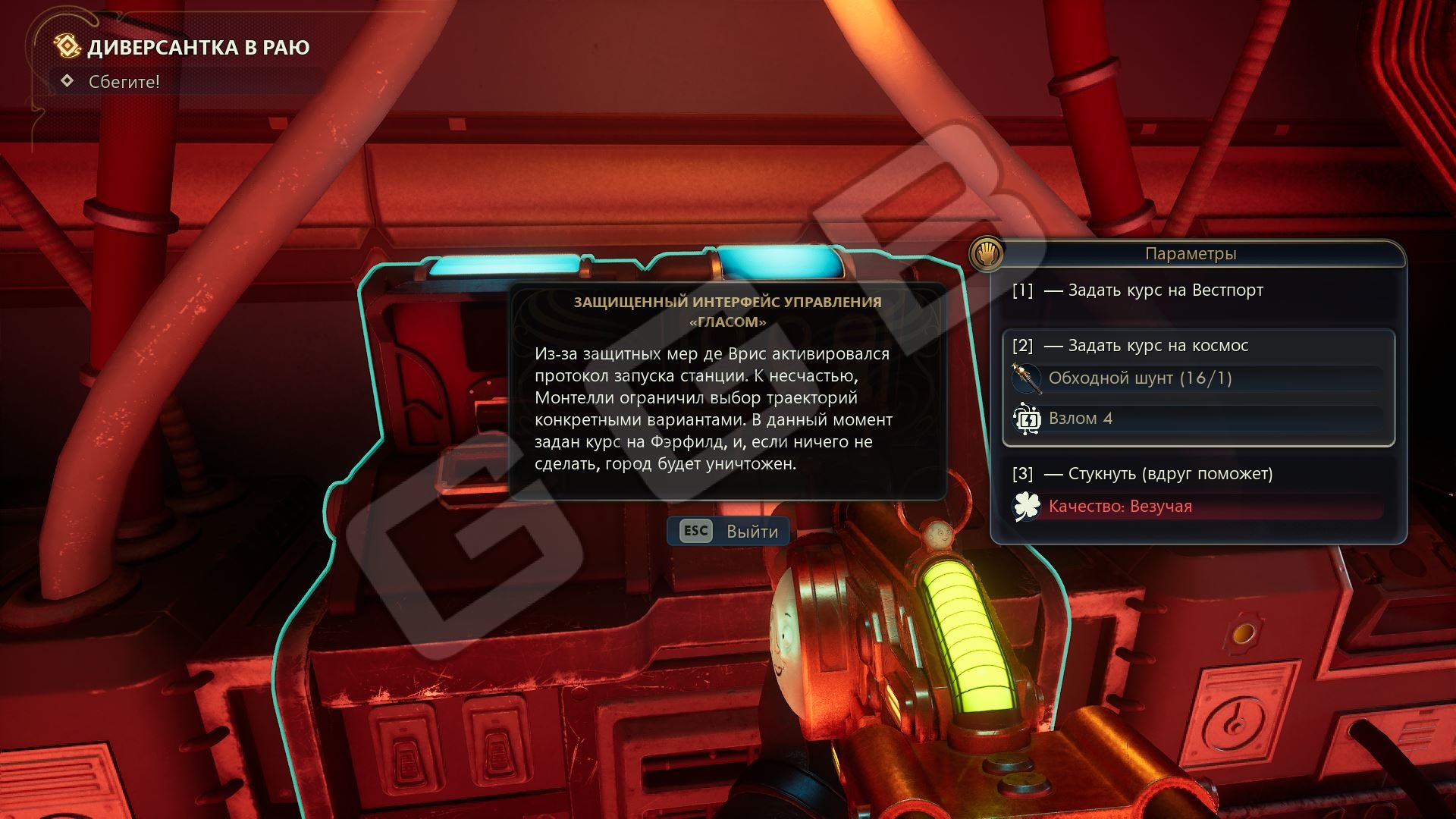Click the Выйти exit button

pos(729,532)
